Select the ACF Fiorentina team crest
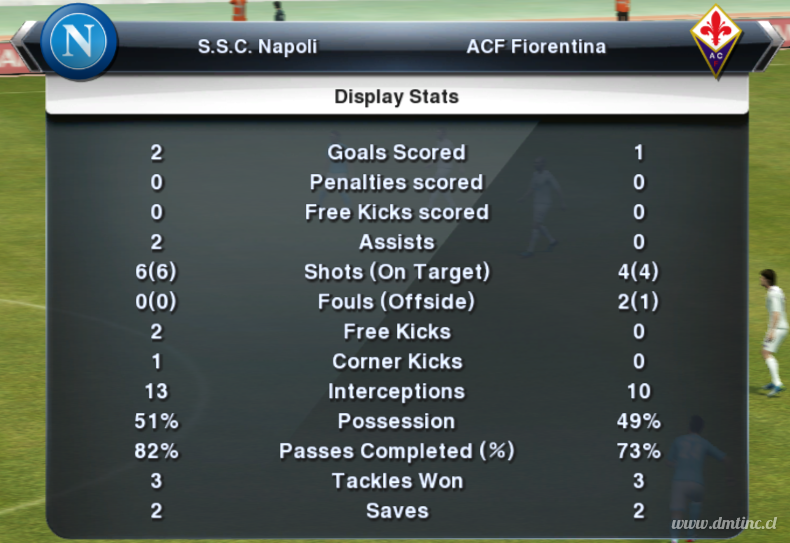The width and height of the screenshot is (790, 543). [716, 41]
